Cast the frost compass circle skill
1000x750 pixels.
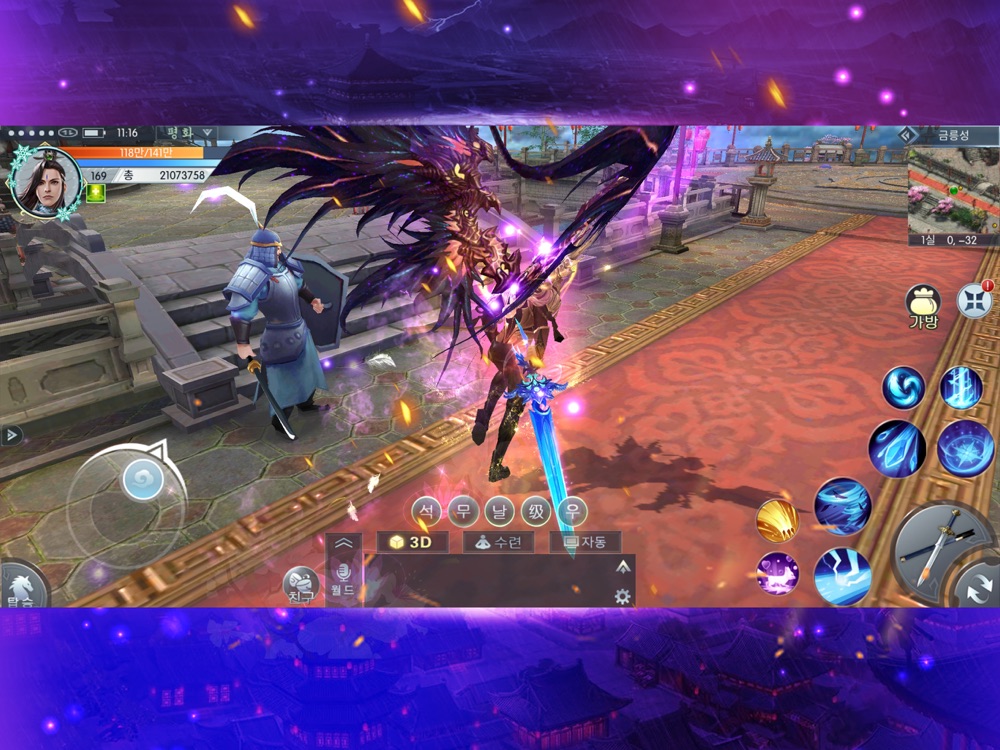pos(965,447)
